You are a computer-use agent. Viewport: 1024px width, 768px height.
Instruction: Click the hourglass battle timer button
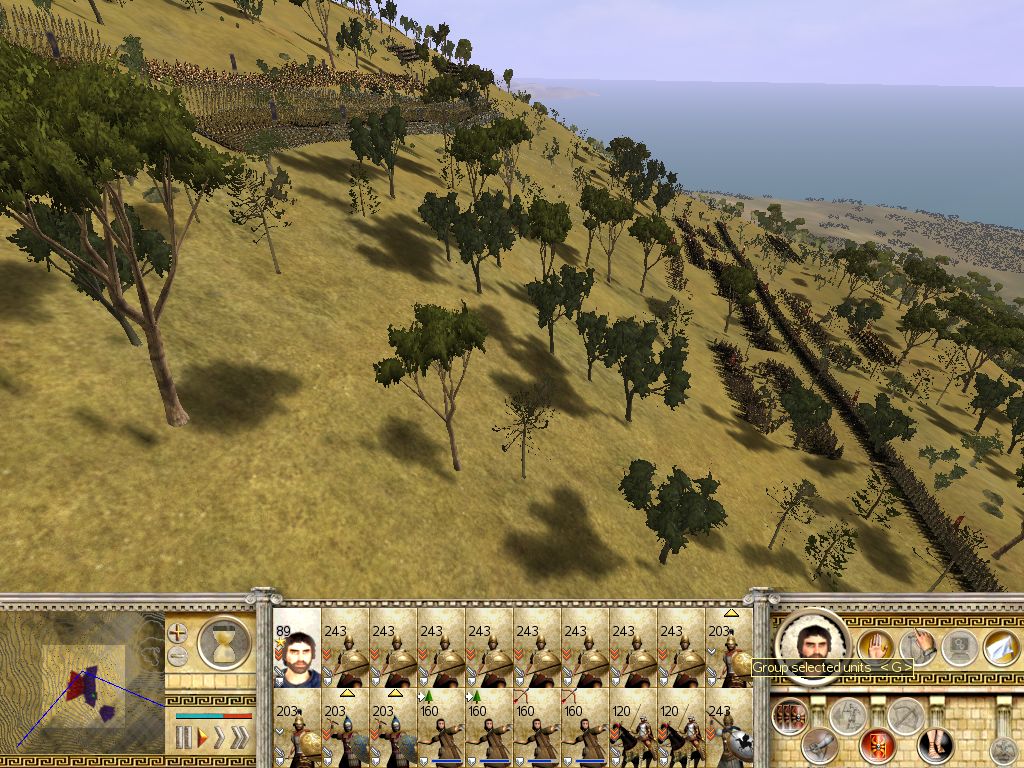[x=223, y=642]
